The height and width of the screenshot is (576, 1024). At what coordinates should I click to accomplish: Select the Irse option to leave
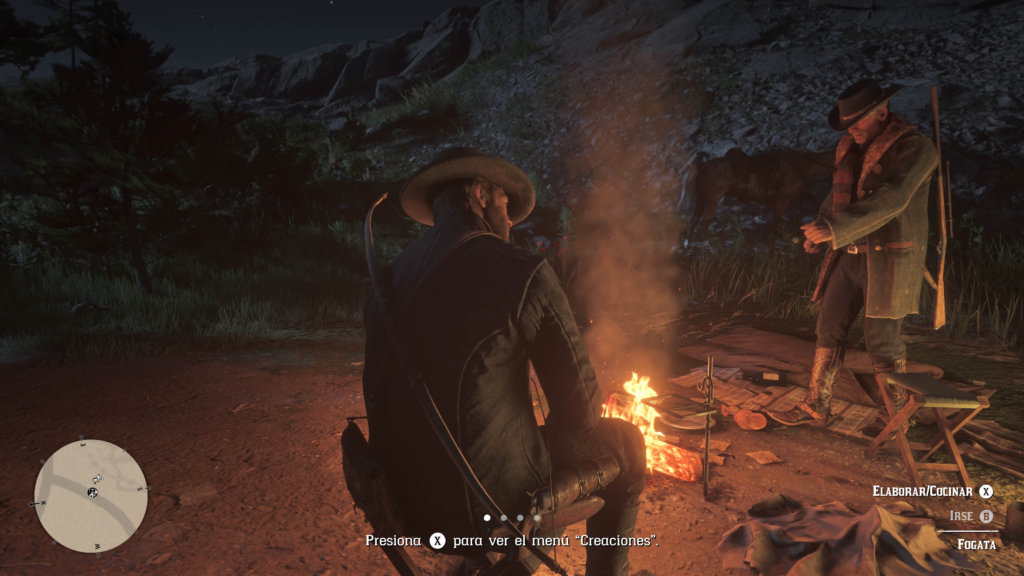point(970,516)
